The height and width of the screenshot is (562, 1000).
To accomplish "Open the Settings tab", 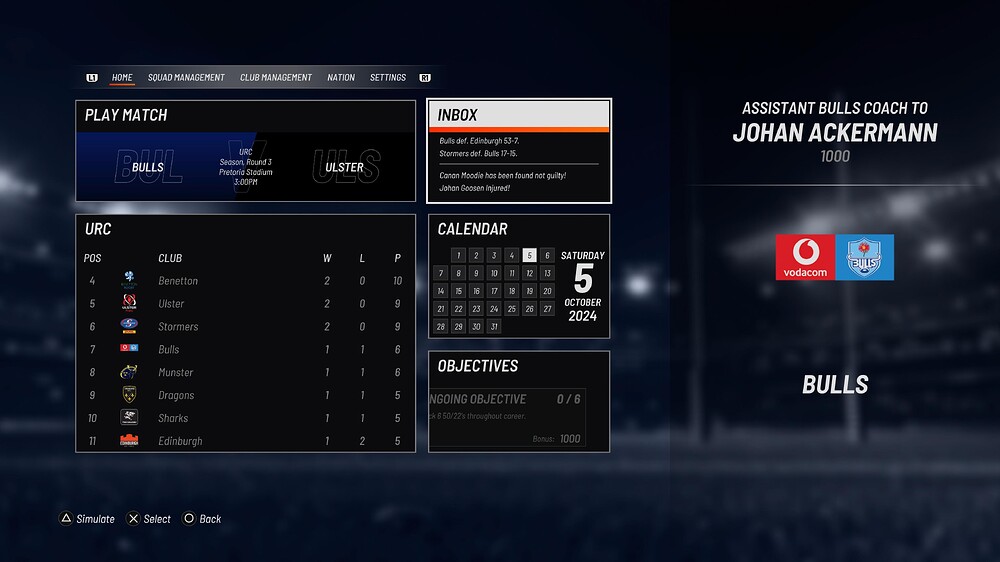I will pos(388,77).
